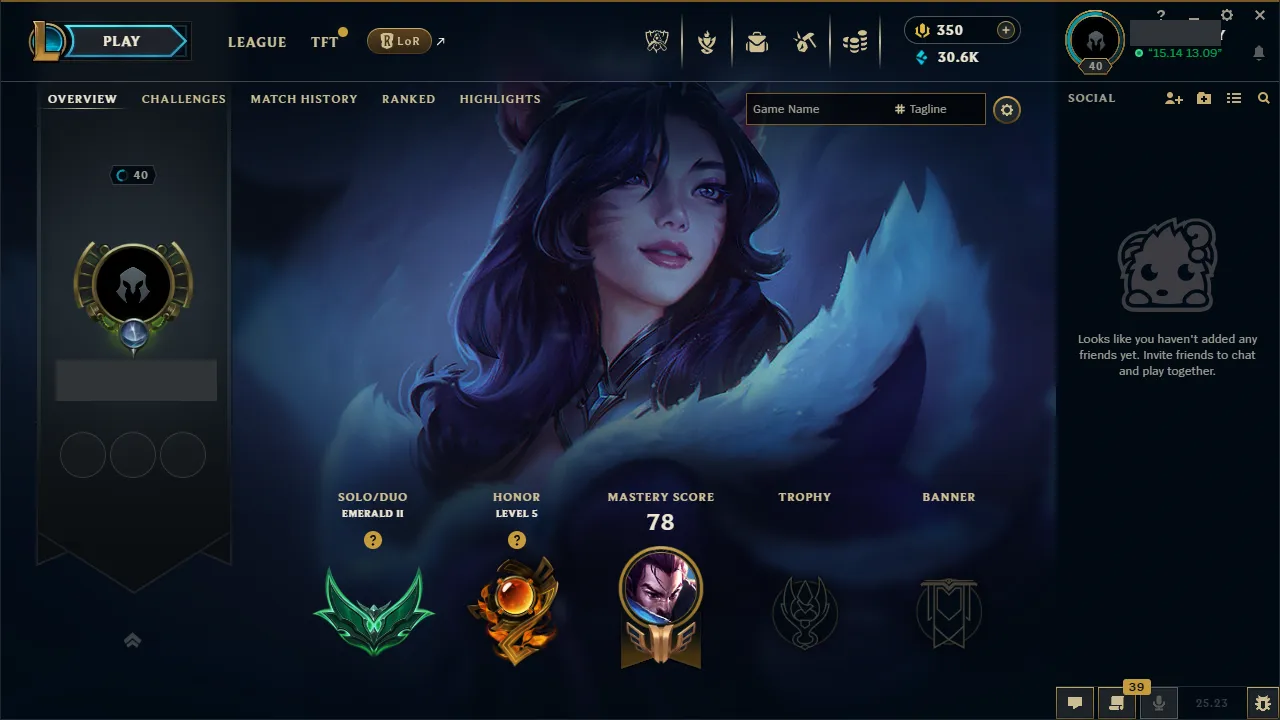Screen dimensions: 1280x720
Task: Open the Store coins icon
Action: pos(857,41)
